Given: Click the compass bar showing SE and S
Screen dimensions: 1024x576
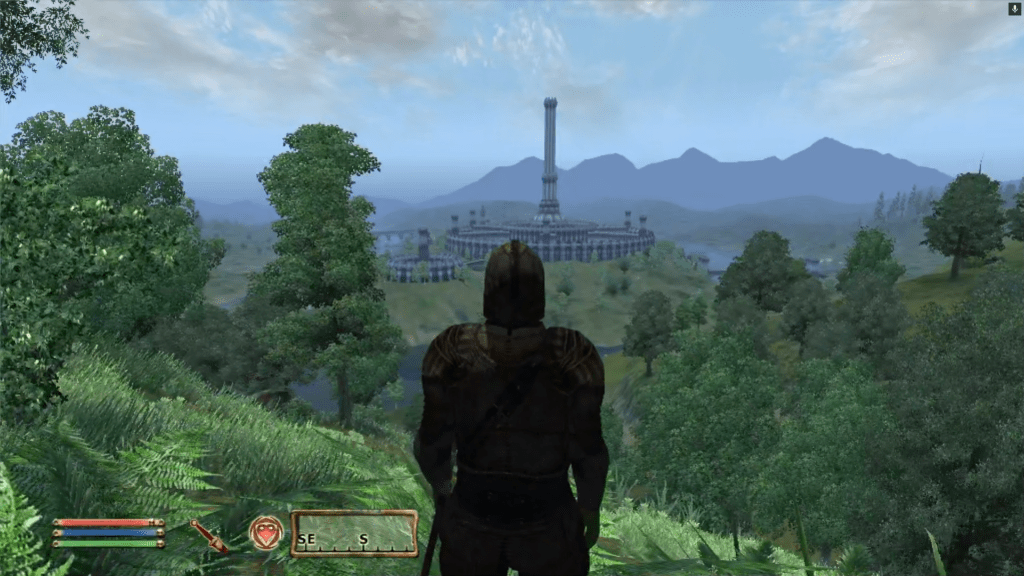Looking at the screenshot, I should click(x=354, y=533).
